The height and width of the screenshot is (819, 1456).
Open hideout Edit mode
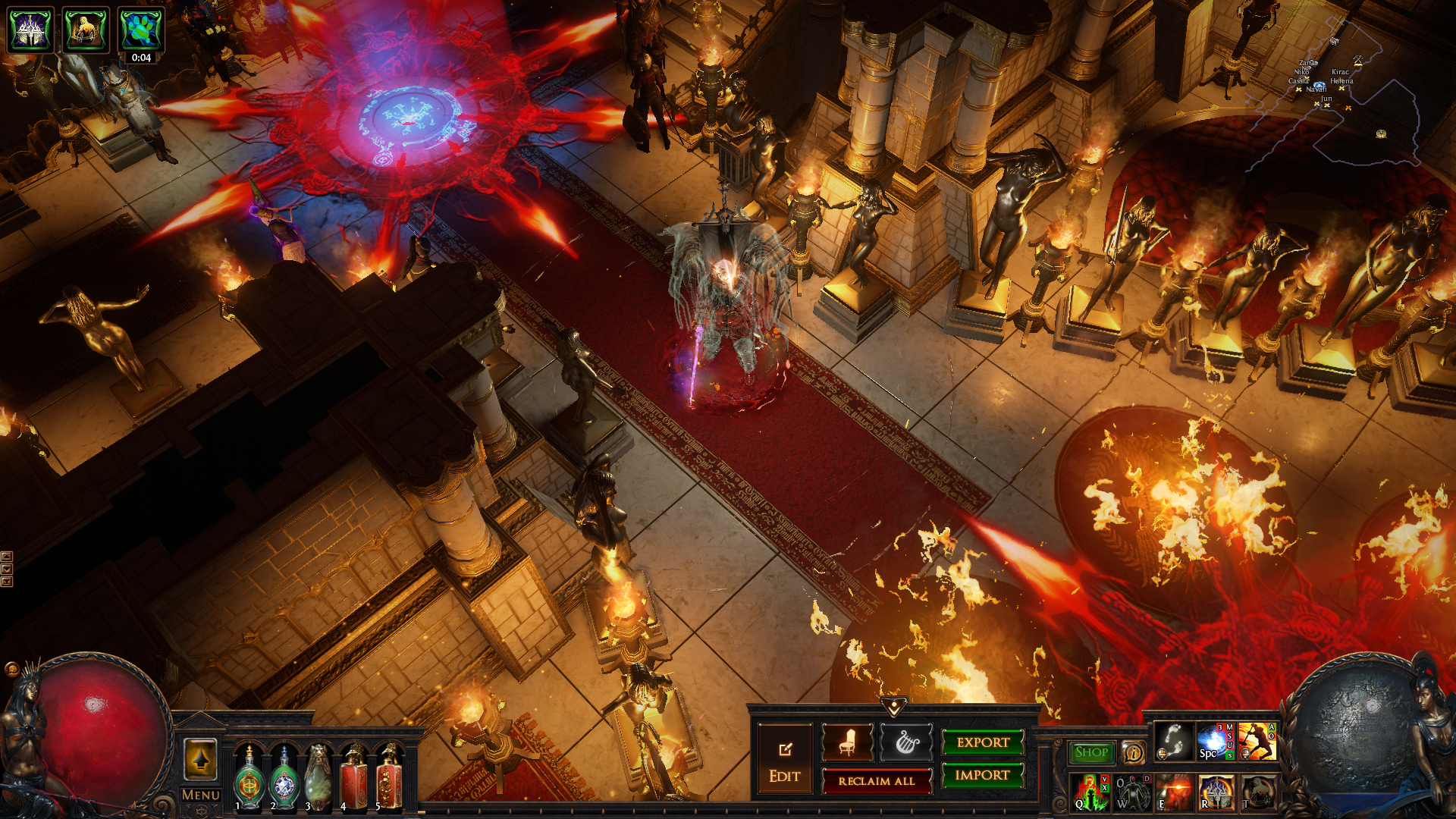point(784,759)
